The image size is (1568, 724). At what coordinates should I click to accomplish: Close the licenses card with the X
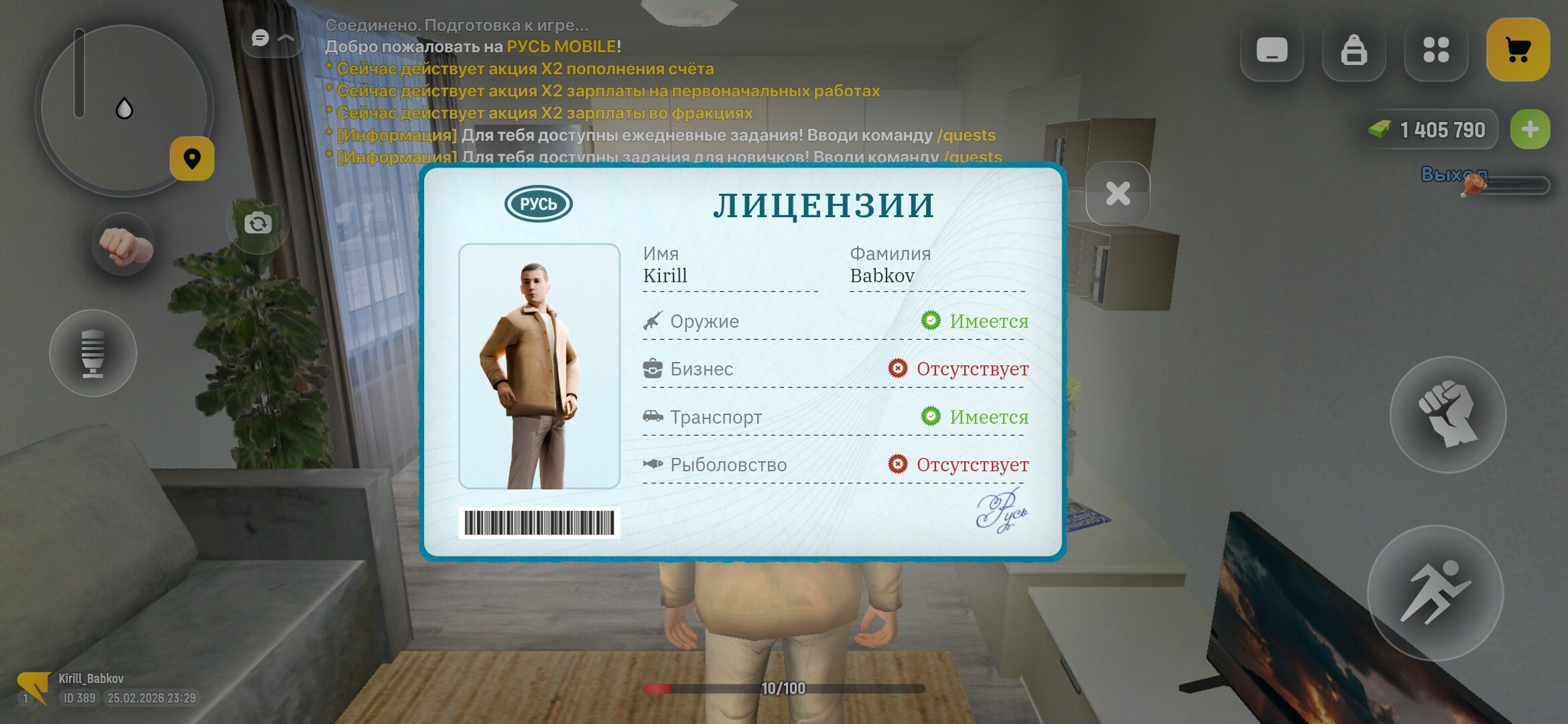[1118, 192]
